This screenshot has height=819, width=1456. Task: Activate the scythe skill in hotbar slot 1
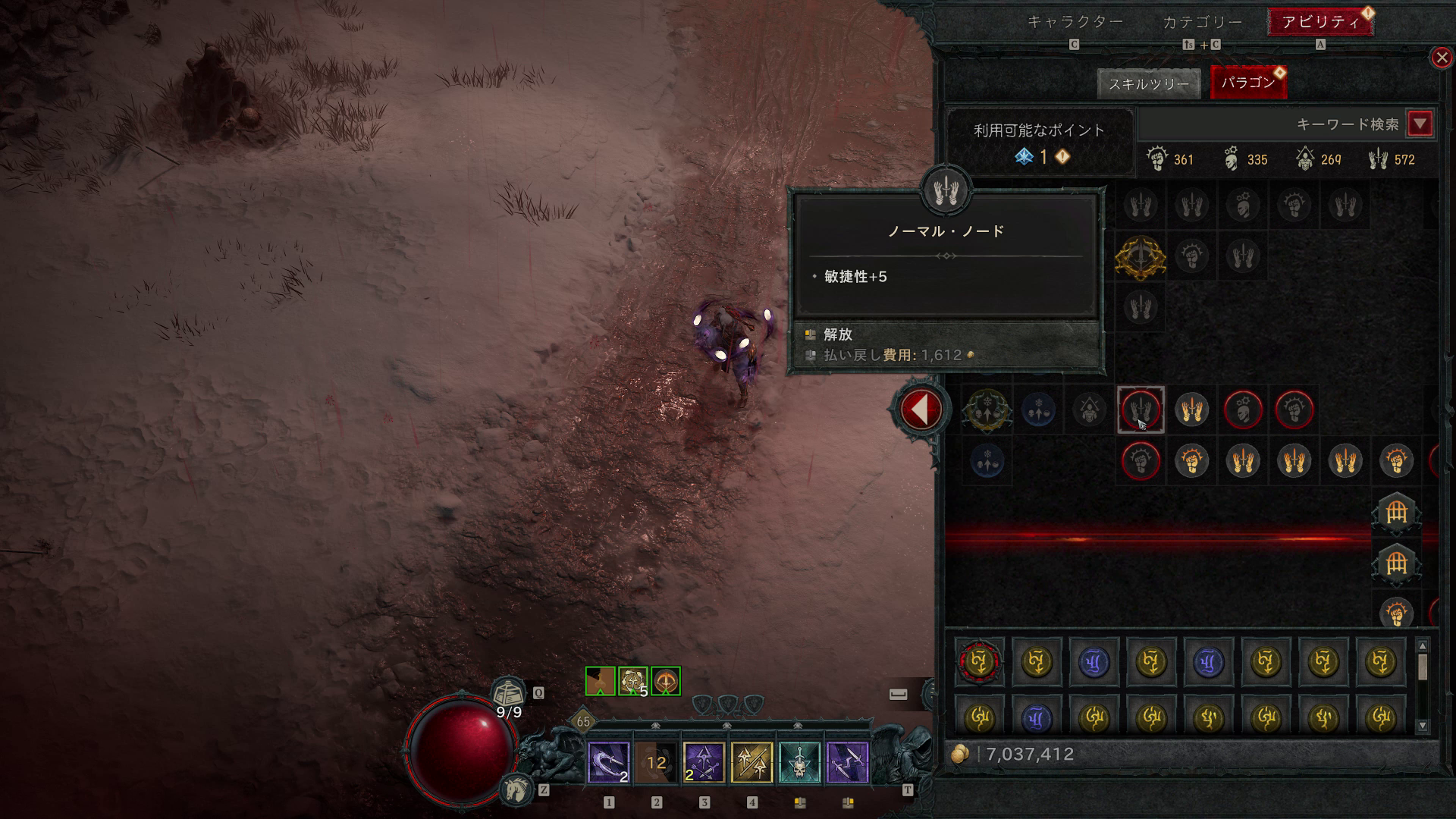(x=609, y=762)
